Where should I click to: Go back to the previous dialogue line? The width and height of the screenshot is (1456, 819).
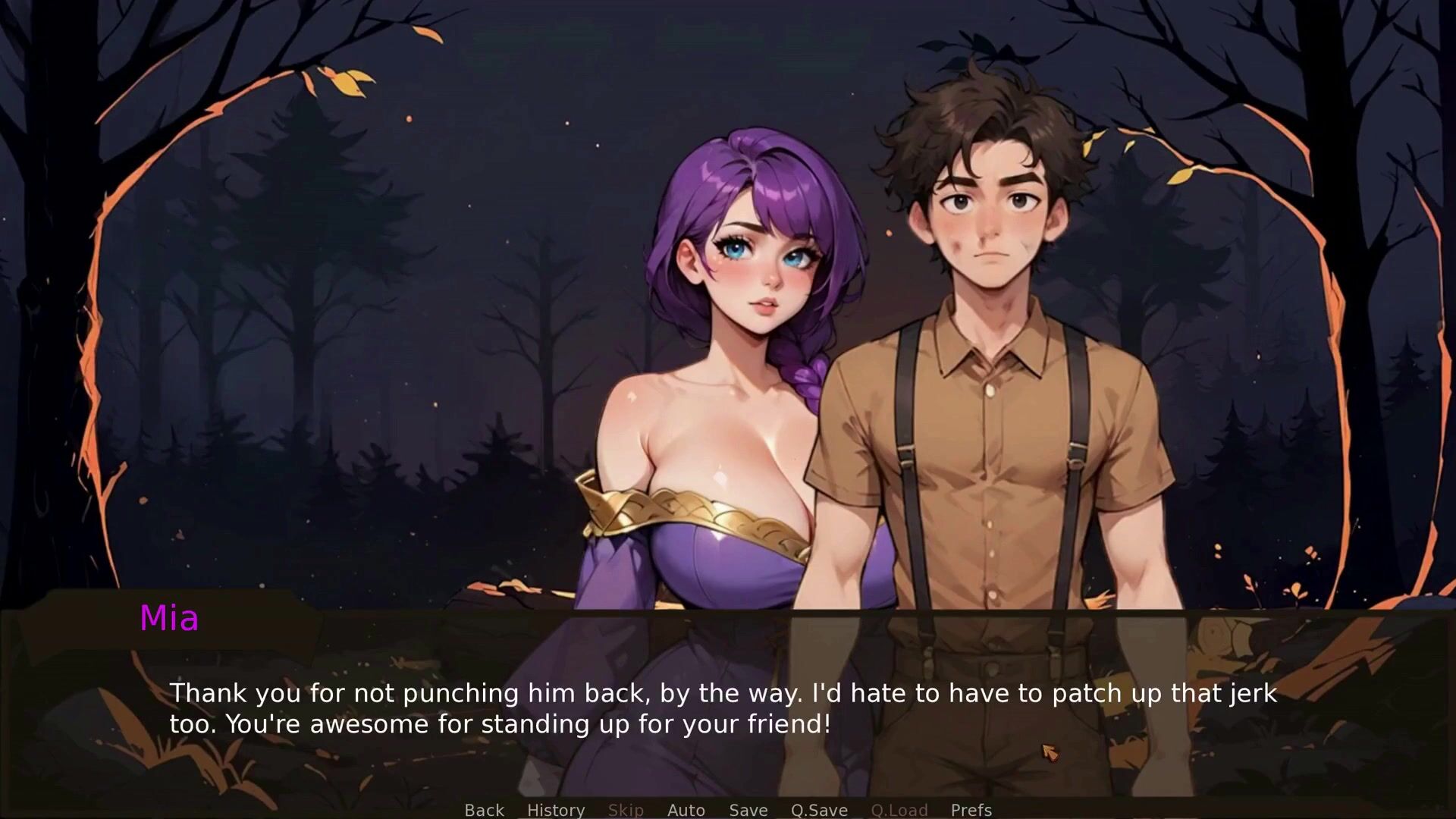coord(484,810)
